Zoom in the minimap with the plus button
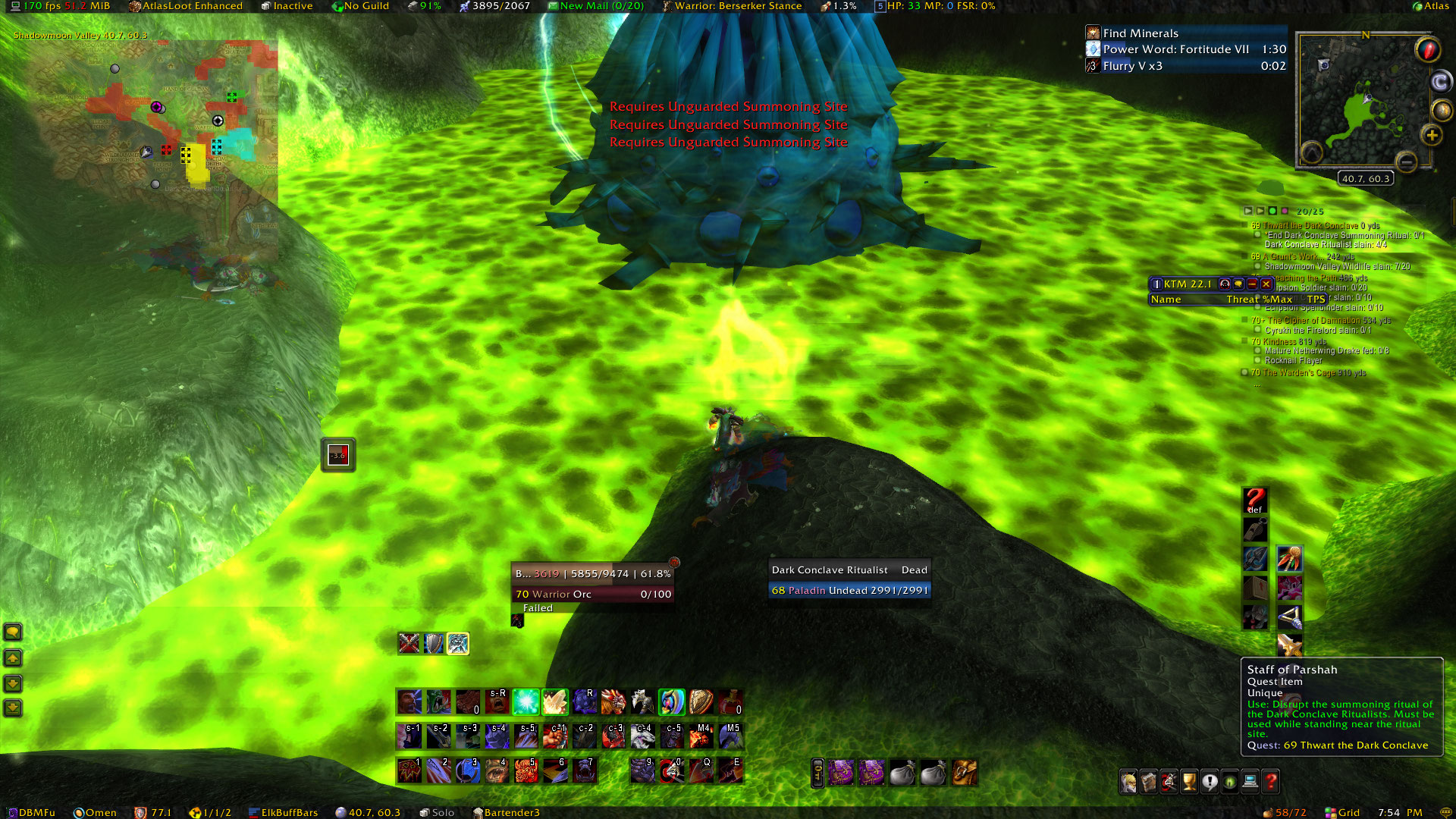 click(x=1432, y=135)
